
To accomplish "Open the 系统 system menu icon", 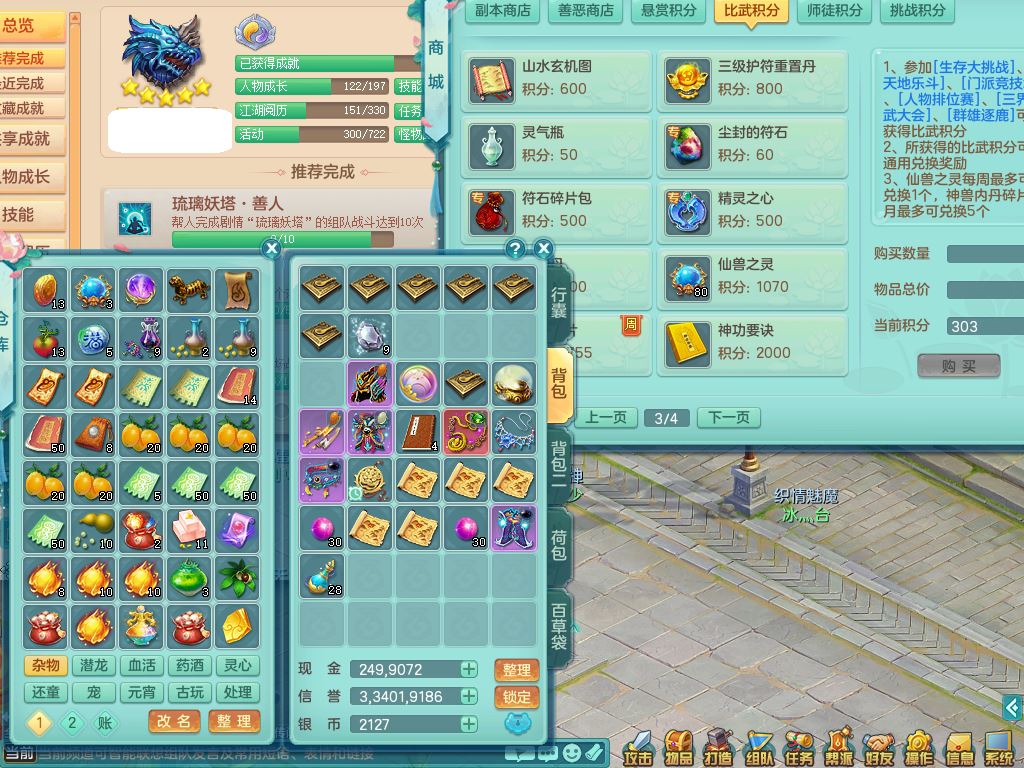I will click(x=998, y=747).
